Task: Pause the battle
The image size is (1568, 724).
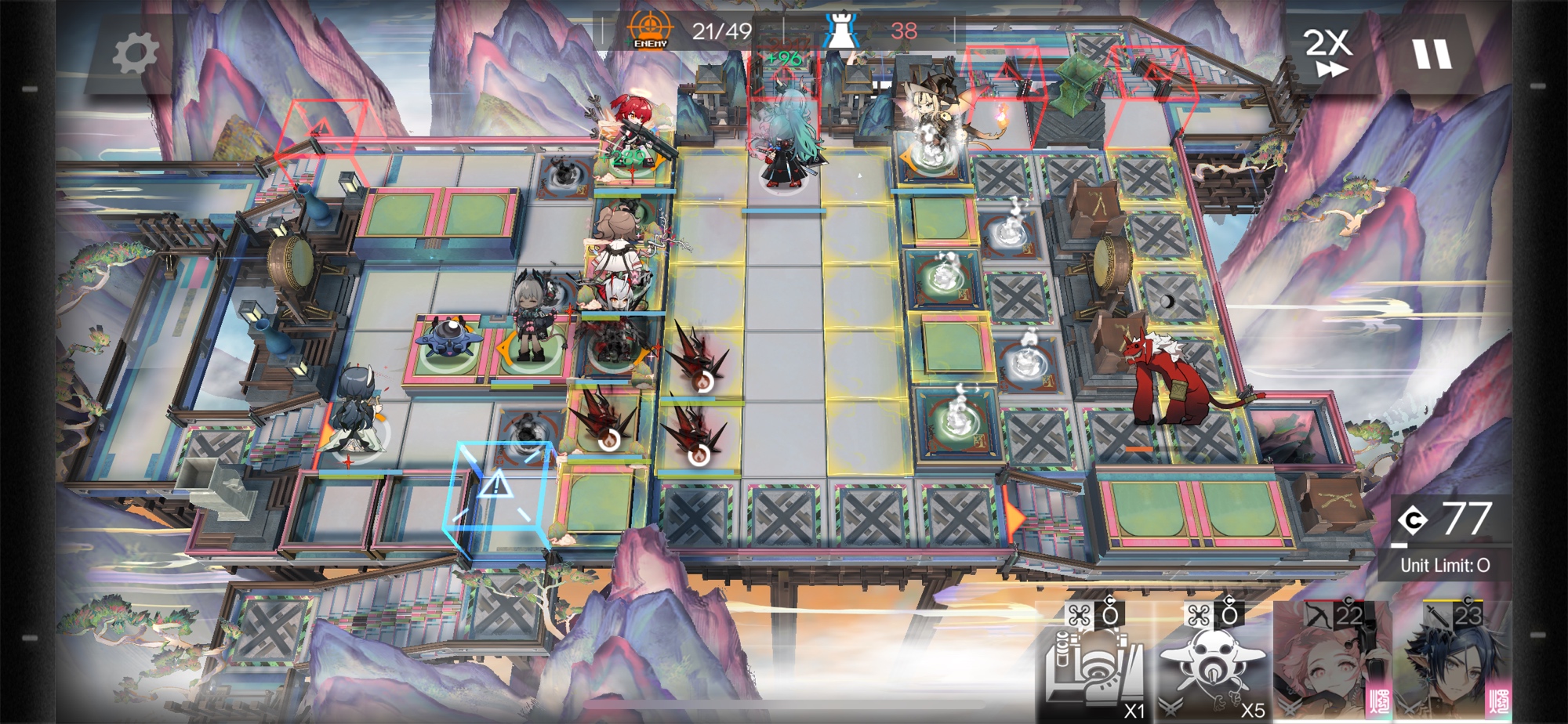Action: pos(1432,54)
